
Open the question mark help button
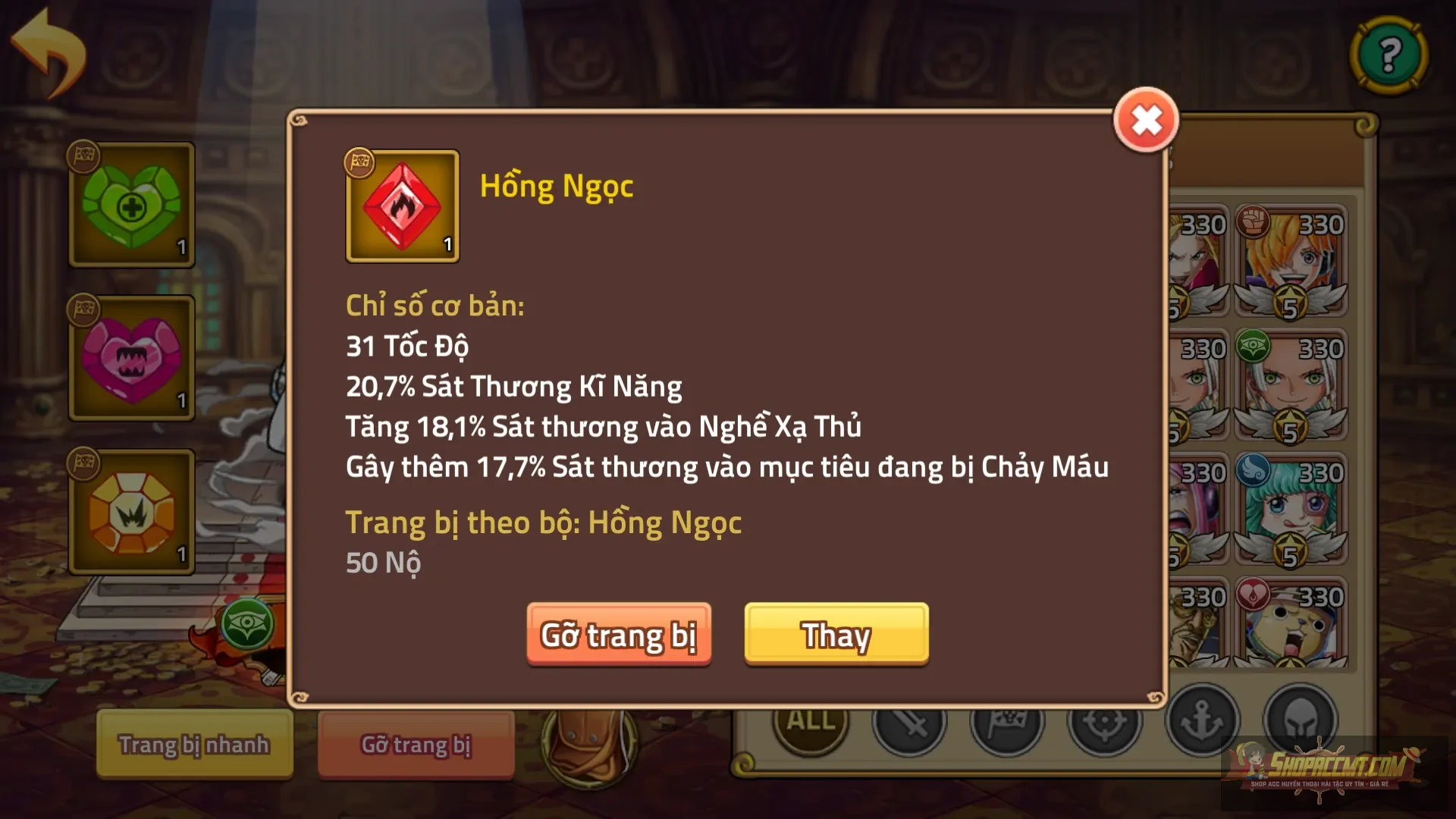[x=1389, y=55]
